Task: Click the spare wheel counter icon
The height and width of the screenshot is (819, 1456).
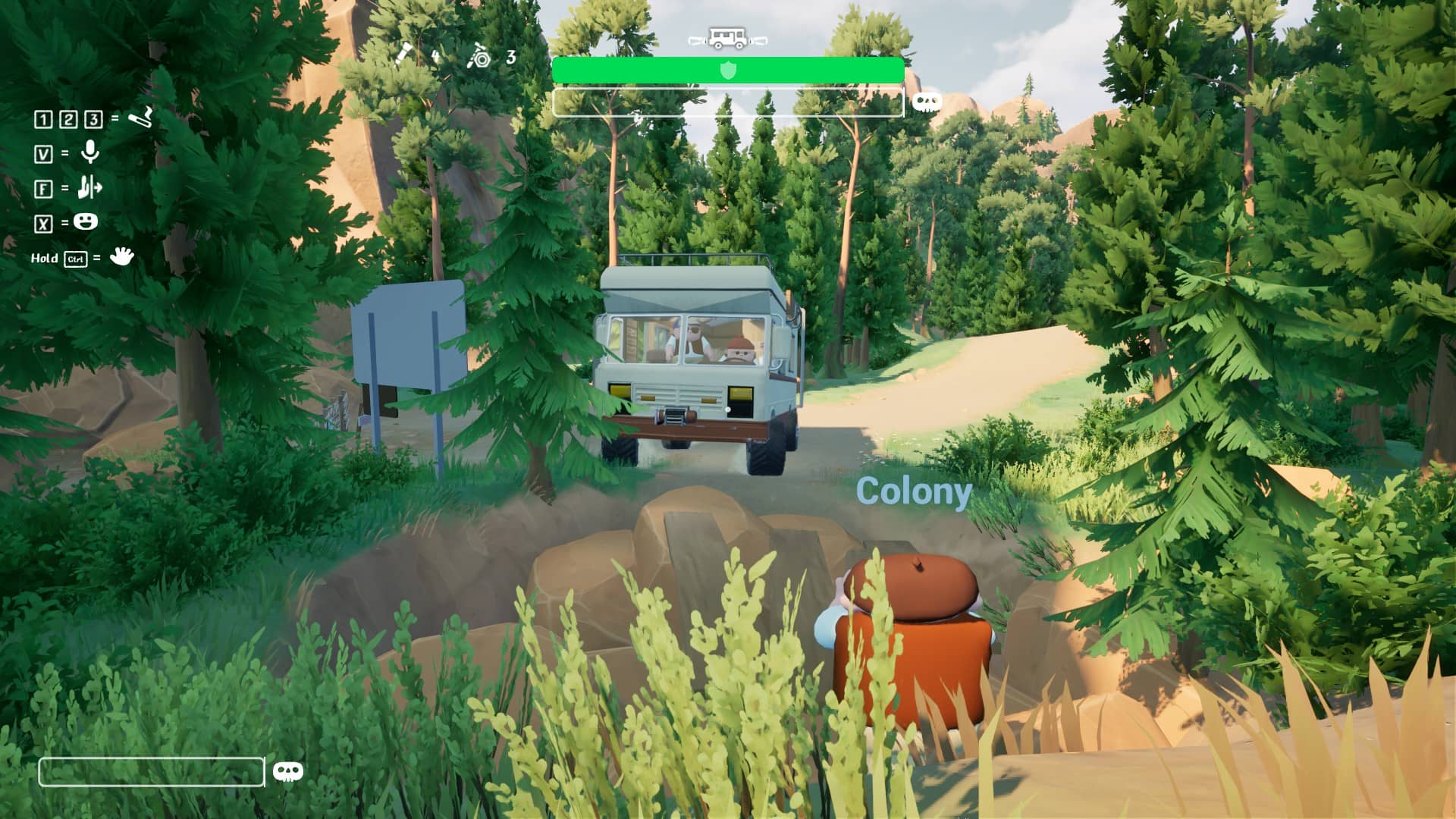Action: coord(479,56)
